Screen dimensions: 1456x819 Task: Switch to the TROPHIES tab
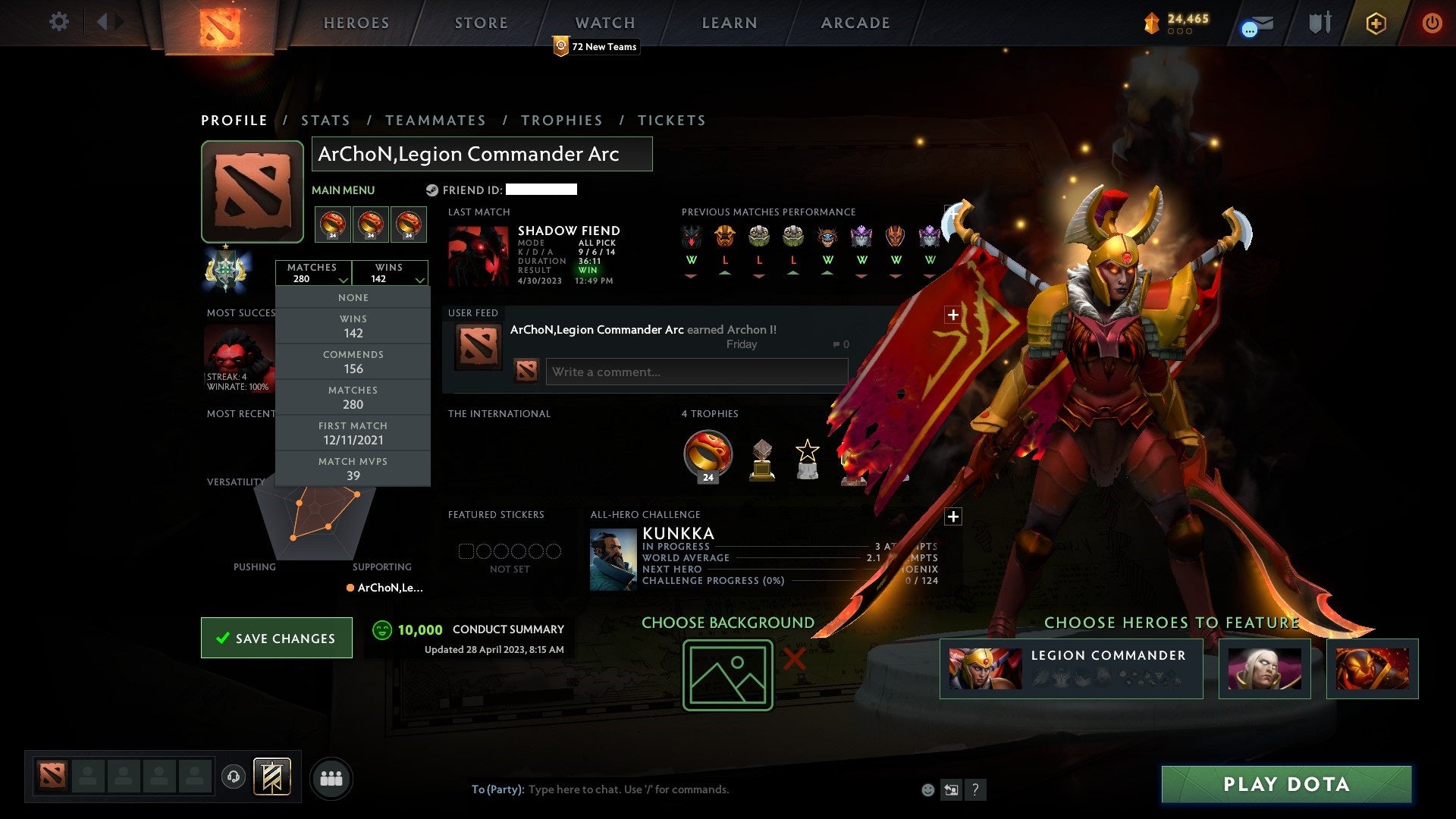(562, 120)
